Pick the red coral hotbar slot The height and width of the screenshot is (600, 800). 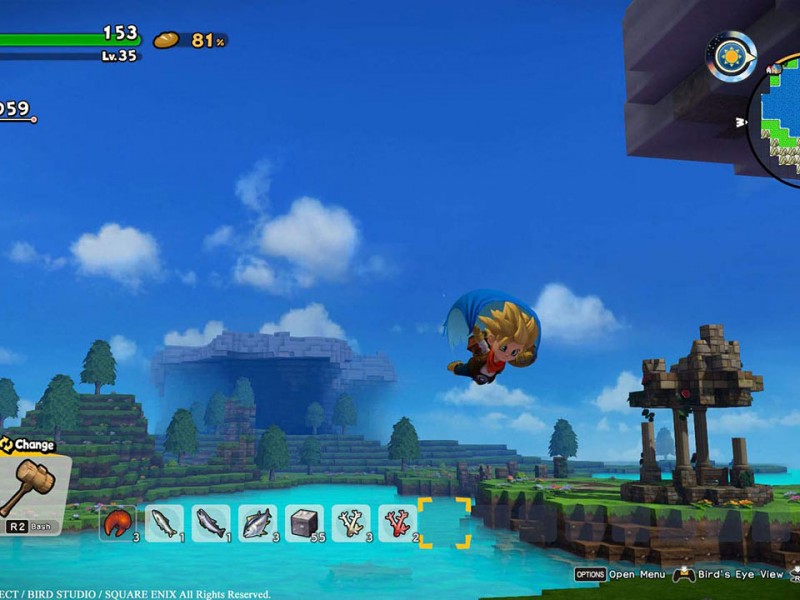click(x=397, y=523)
